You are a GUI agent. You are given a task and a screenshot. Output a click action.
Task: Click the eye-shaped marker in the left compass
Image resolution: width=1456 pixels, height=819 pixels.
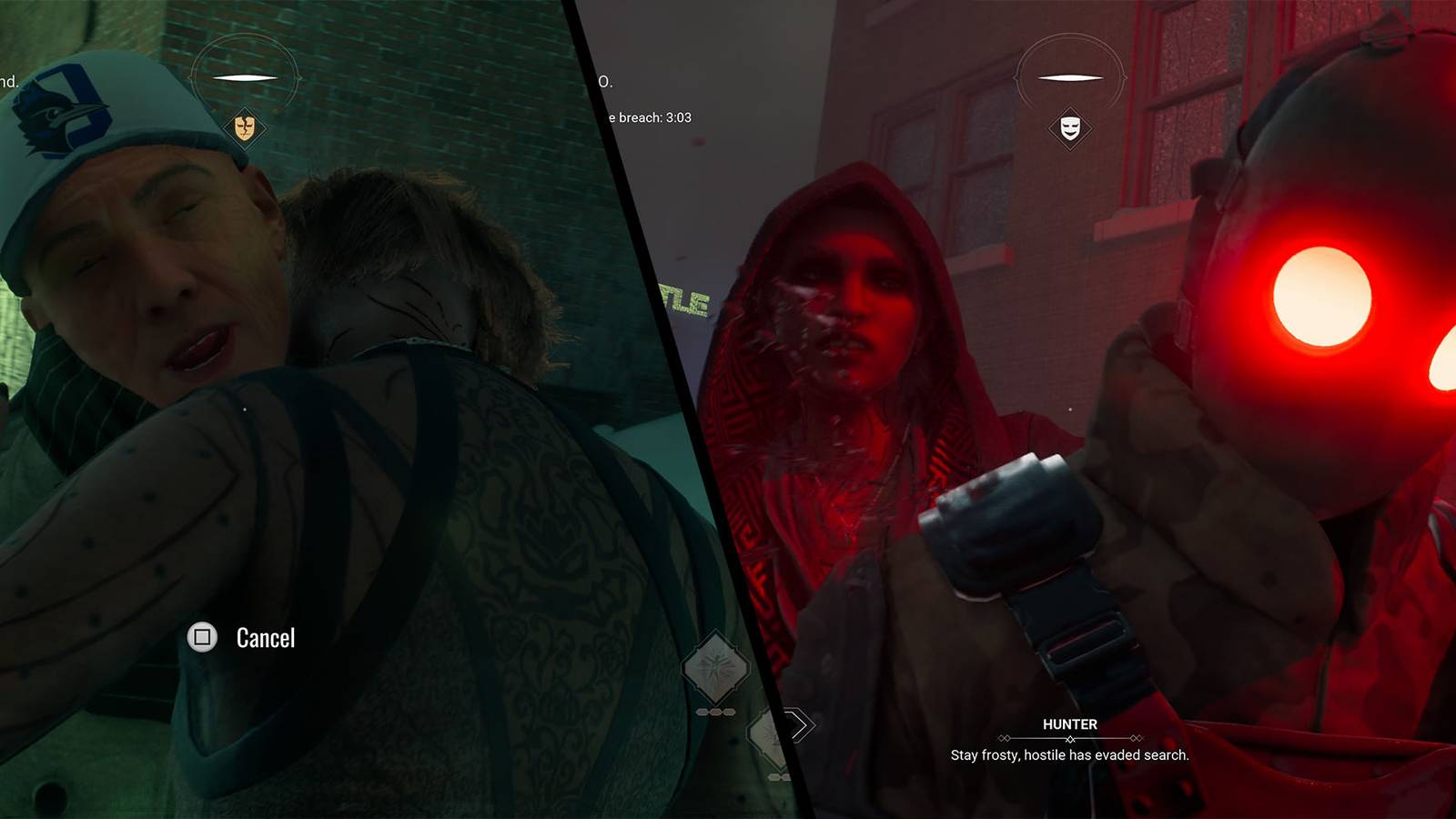tap(245, 77)
